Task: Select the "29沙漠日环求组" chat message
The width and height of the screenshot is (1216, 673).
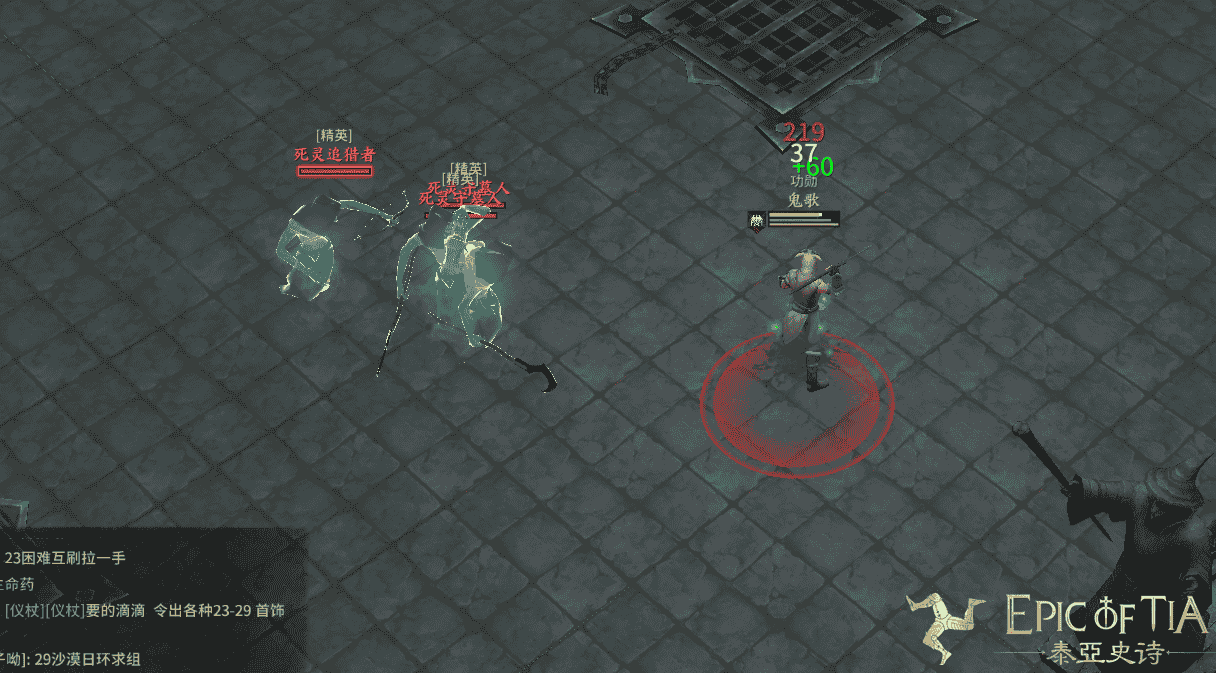Action: click(x=87, y=659)
